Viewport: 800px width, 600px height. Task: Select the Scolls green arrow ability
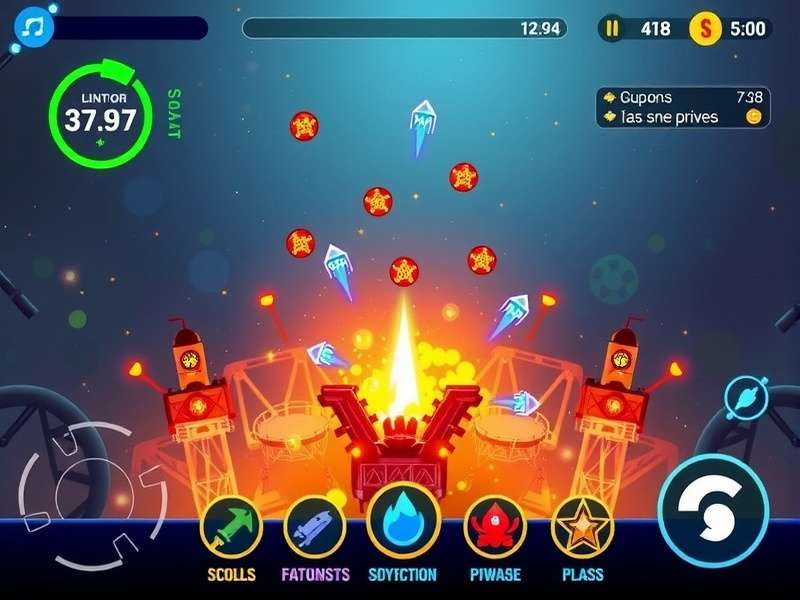click(231, 527)
